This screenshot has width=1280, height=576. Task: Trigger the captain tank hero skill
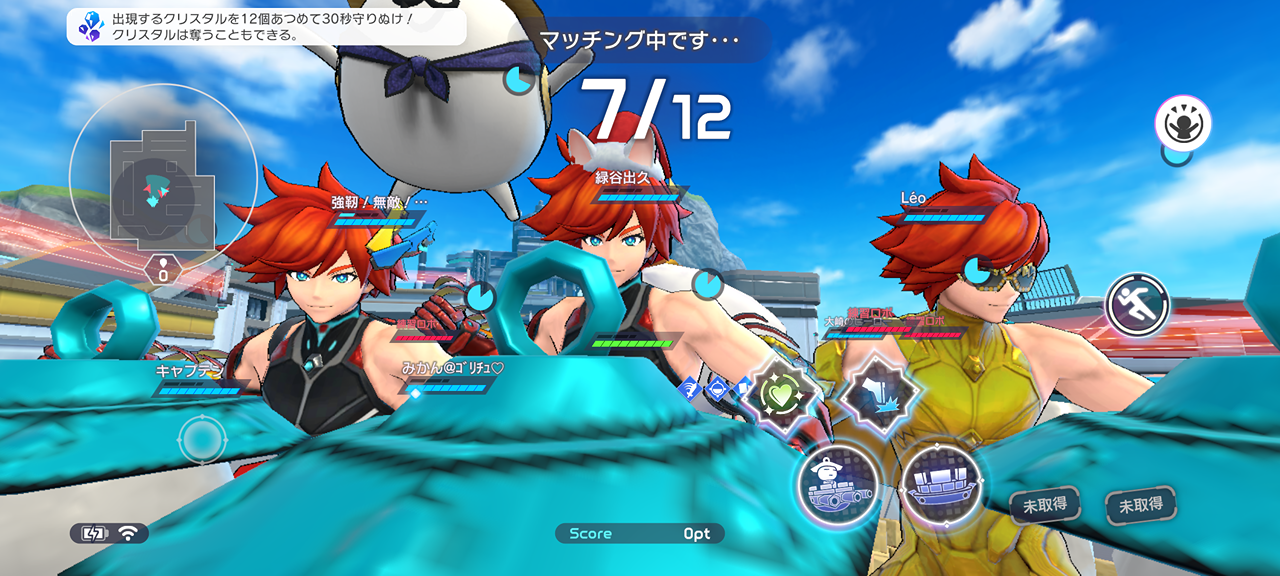tap(838, 485)
